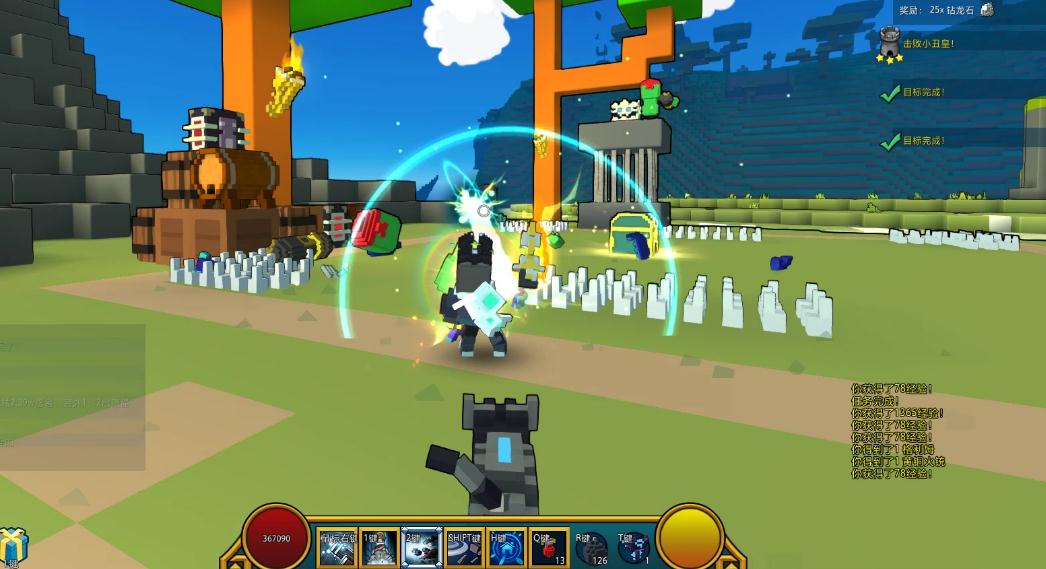Use the 1键 ability icon

[x=379, y=548]
